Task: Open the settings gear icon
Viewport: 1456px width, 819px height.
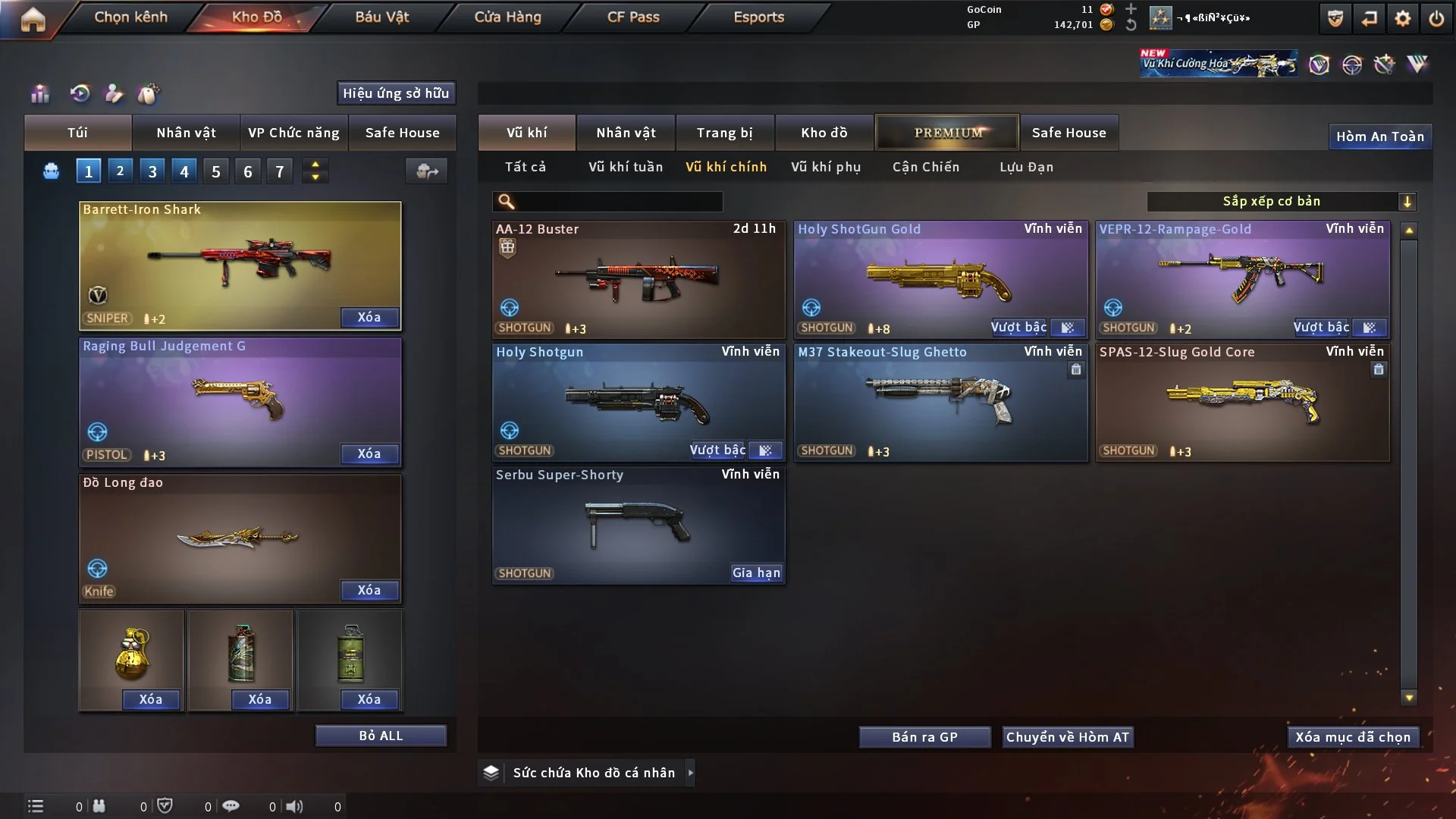Action: (1402, 19)
